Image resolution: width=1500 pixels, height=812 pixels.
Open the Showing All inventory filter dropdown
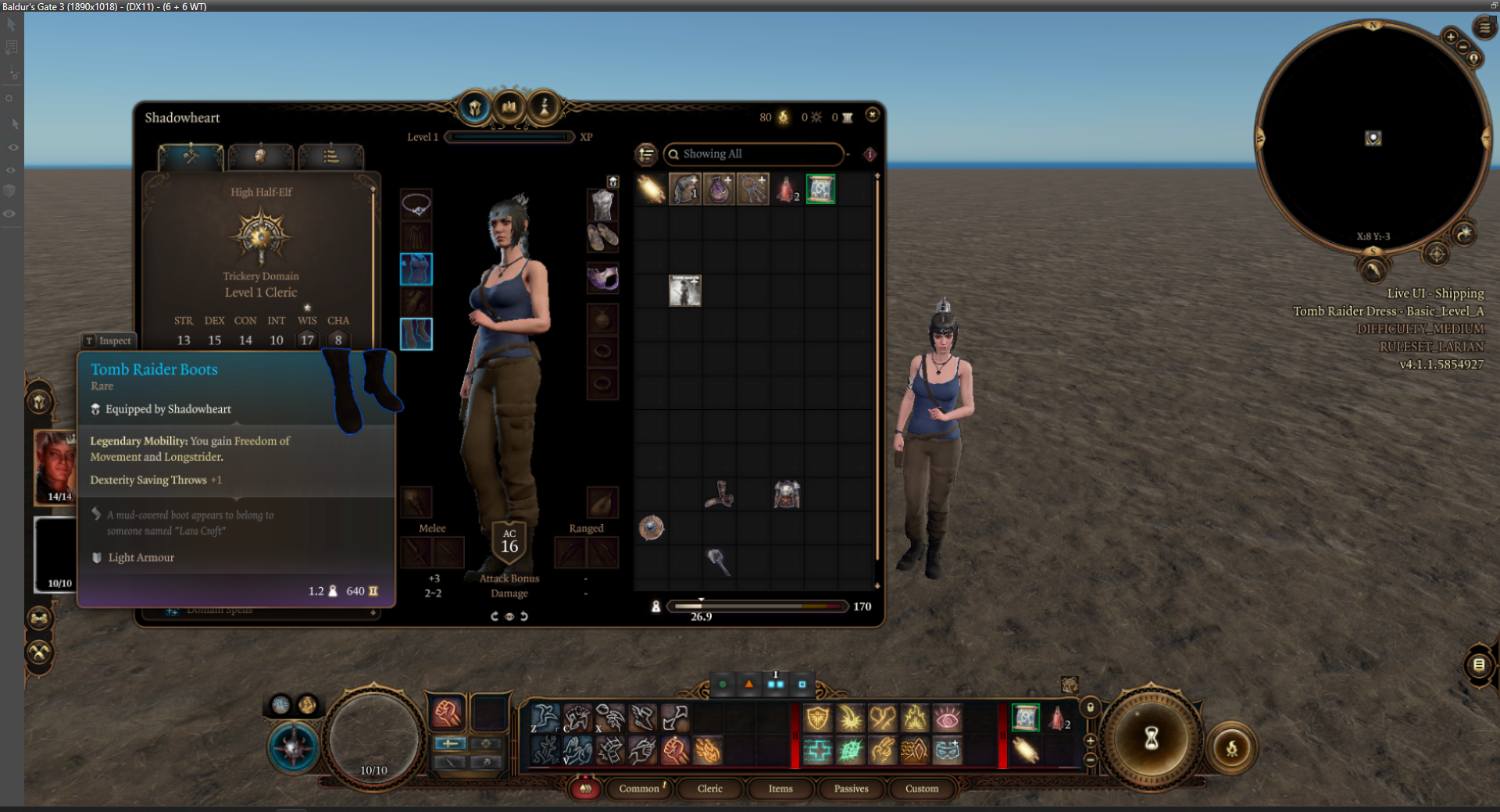tap(752, 154)
